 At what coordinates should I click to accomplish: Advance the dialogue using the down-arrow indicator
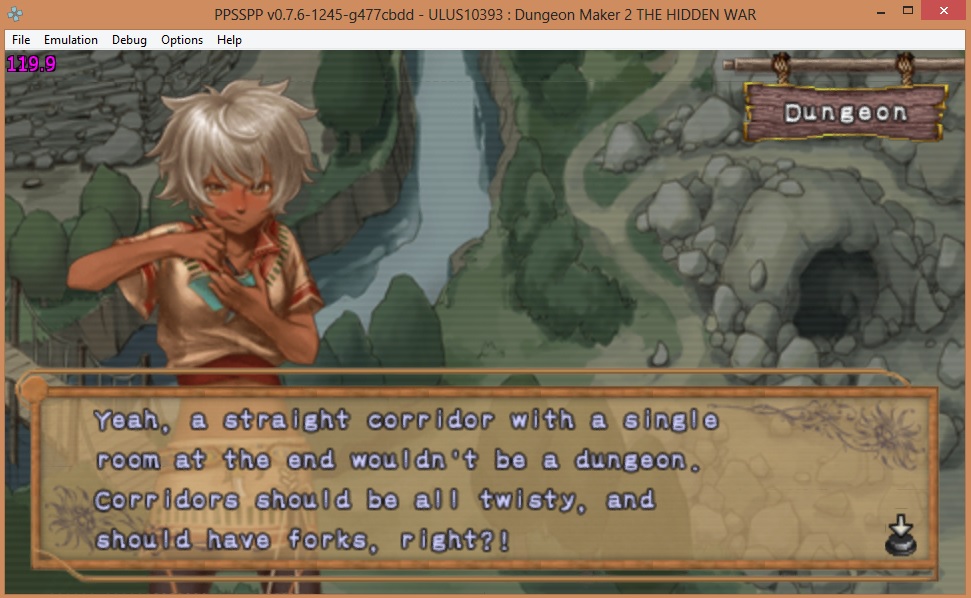coord(897,535)
